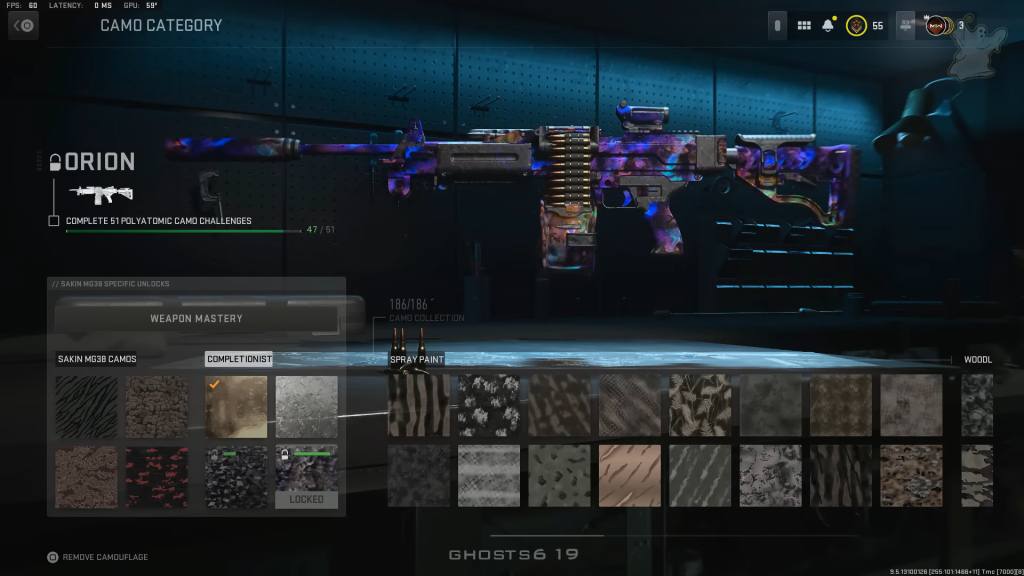This screenshot has height=576, width=1024.
Task: Go back using the top-left back button
Action: click(x=23, y=26)
